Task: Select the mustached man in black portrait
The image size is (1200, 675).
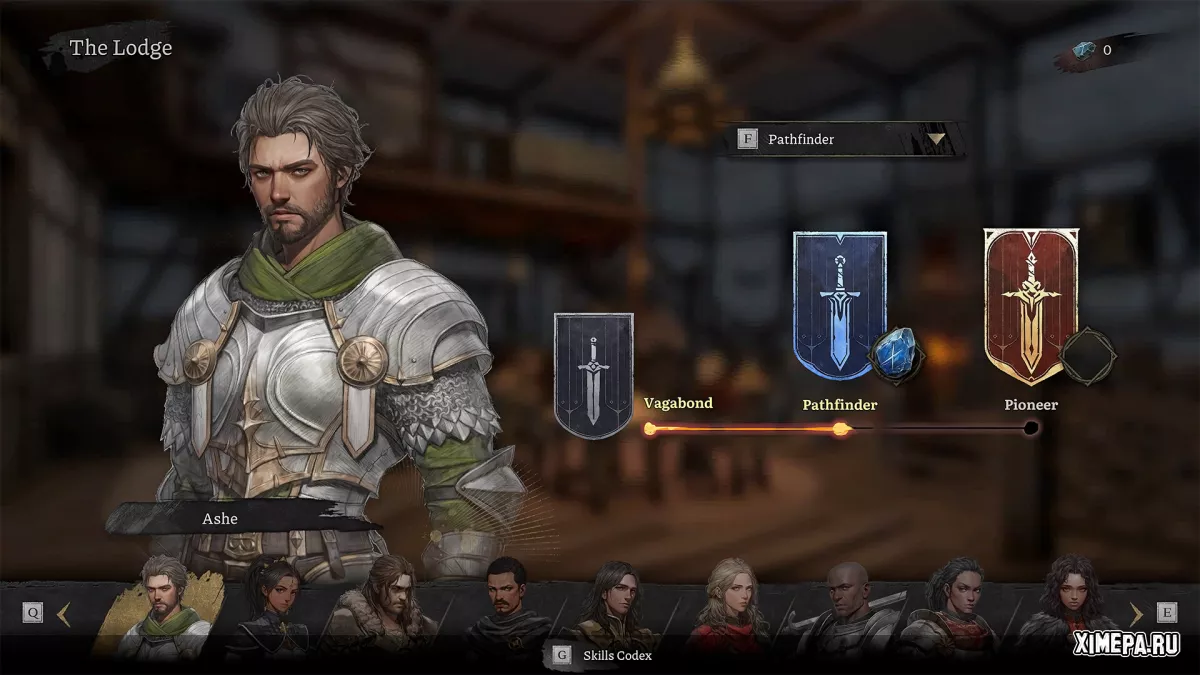Action: click(508, 608)
